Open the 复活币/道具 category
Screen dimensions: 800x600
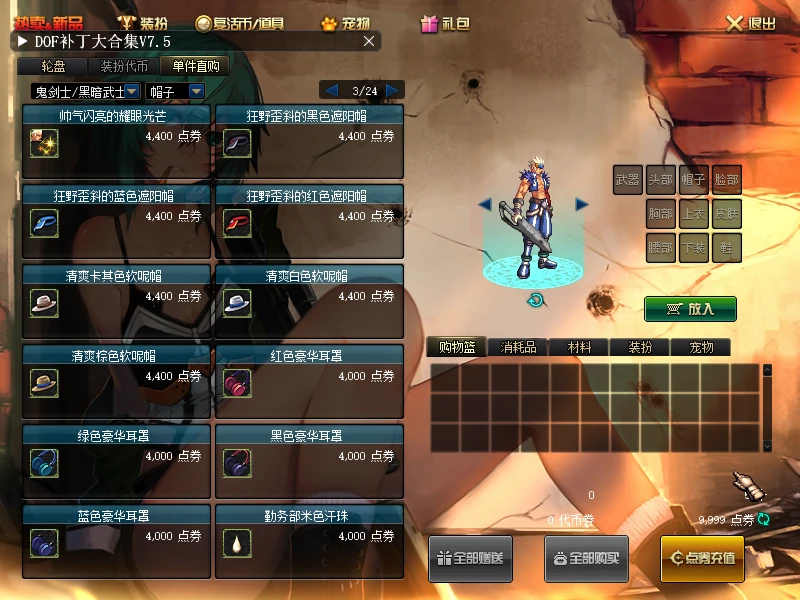239,23
